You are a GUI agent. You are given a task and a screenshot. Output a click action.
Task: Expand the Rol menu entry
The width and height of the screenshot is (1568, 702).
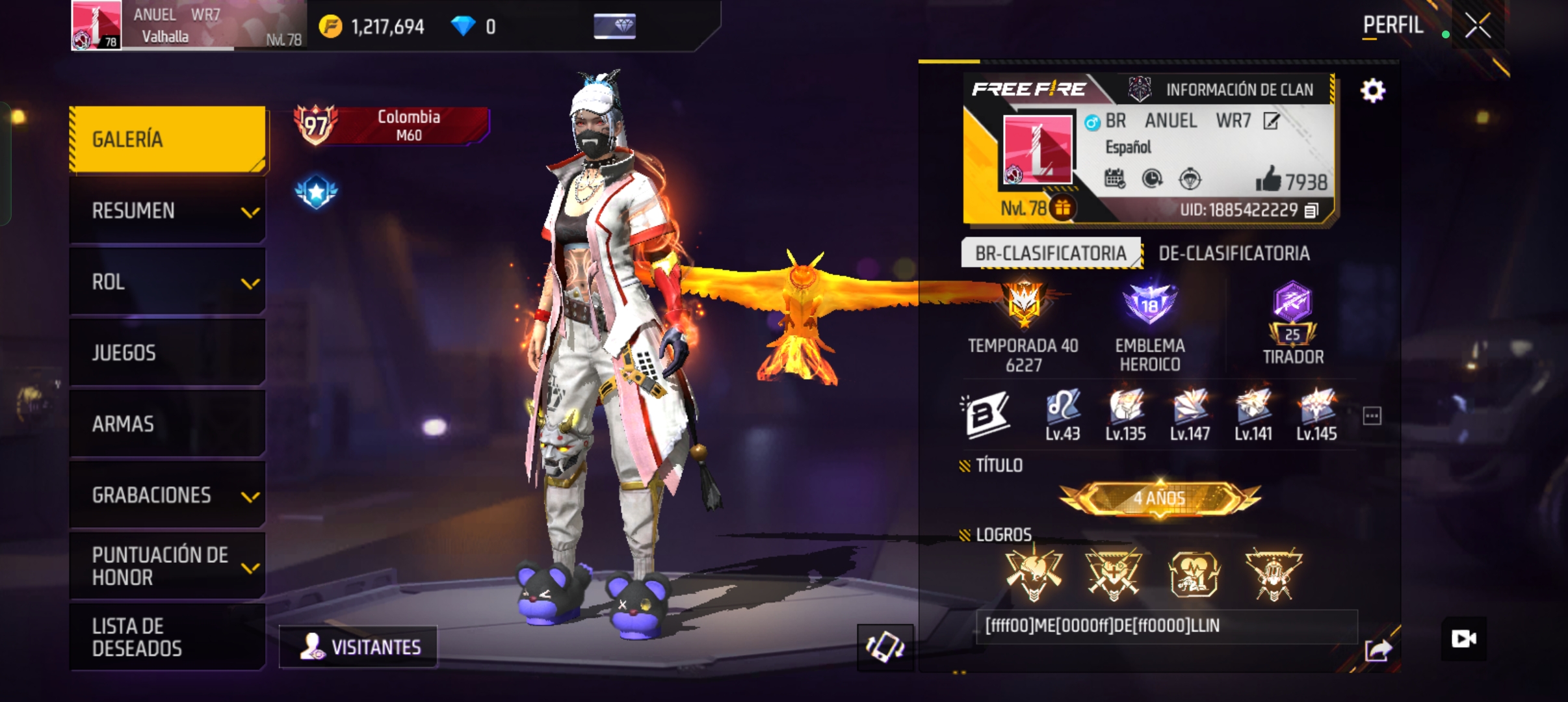click(167, 282)
